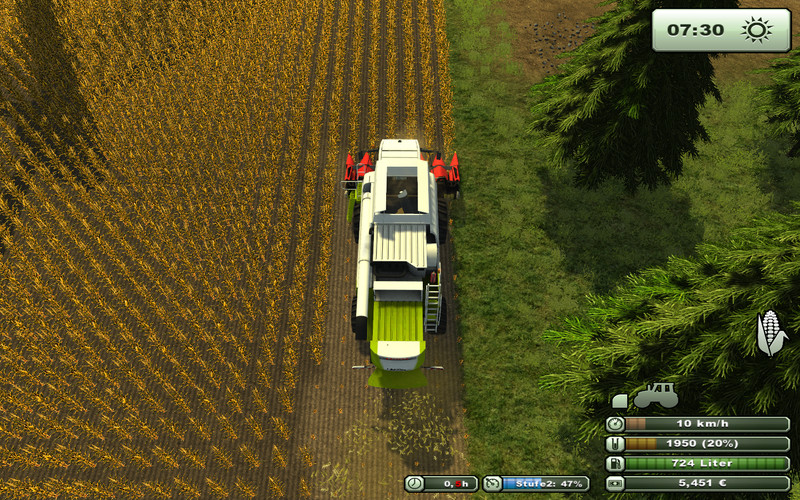The height and width of the screenshot is (500, 800).
Task: Click the fuel pump icon
Action: (615, 463)
